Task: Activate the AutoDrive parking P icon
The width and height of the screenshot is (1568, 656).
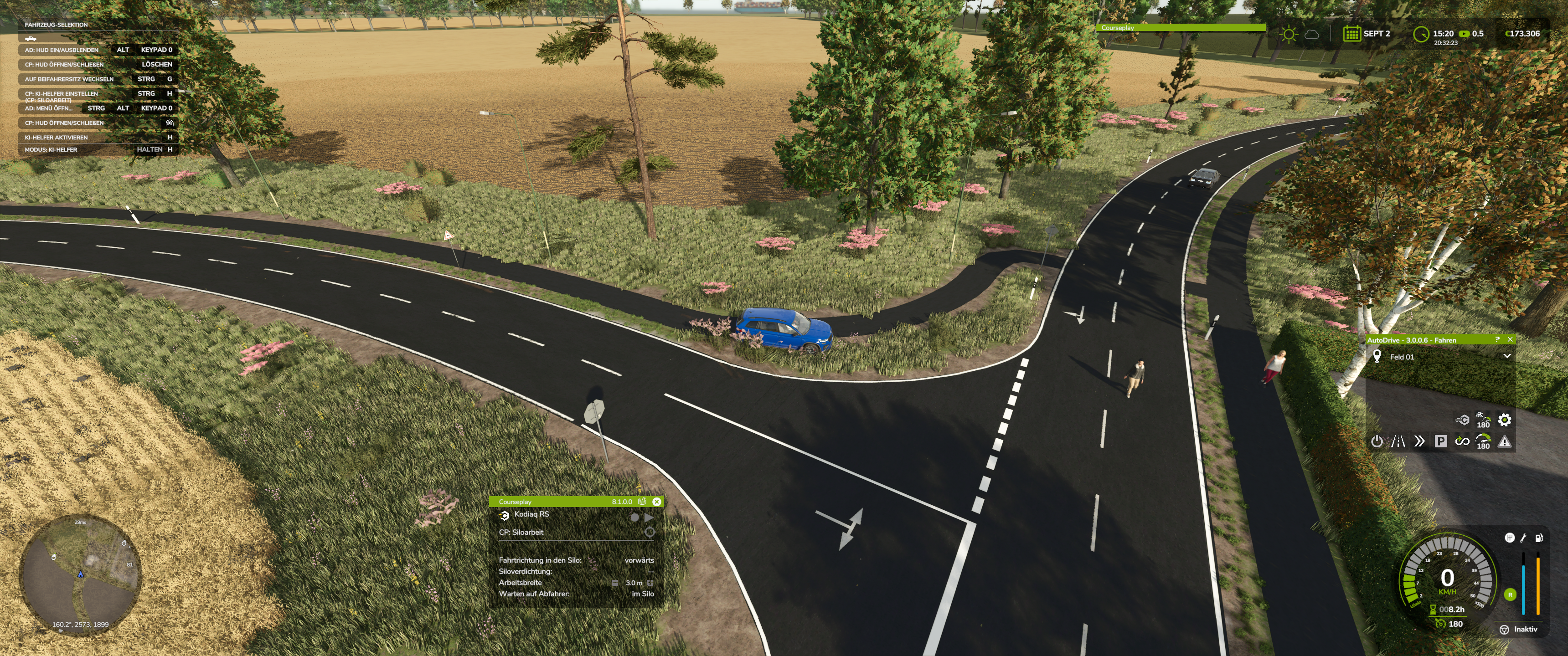Action: pos(1441,442)
